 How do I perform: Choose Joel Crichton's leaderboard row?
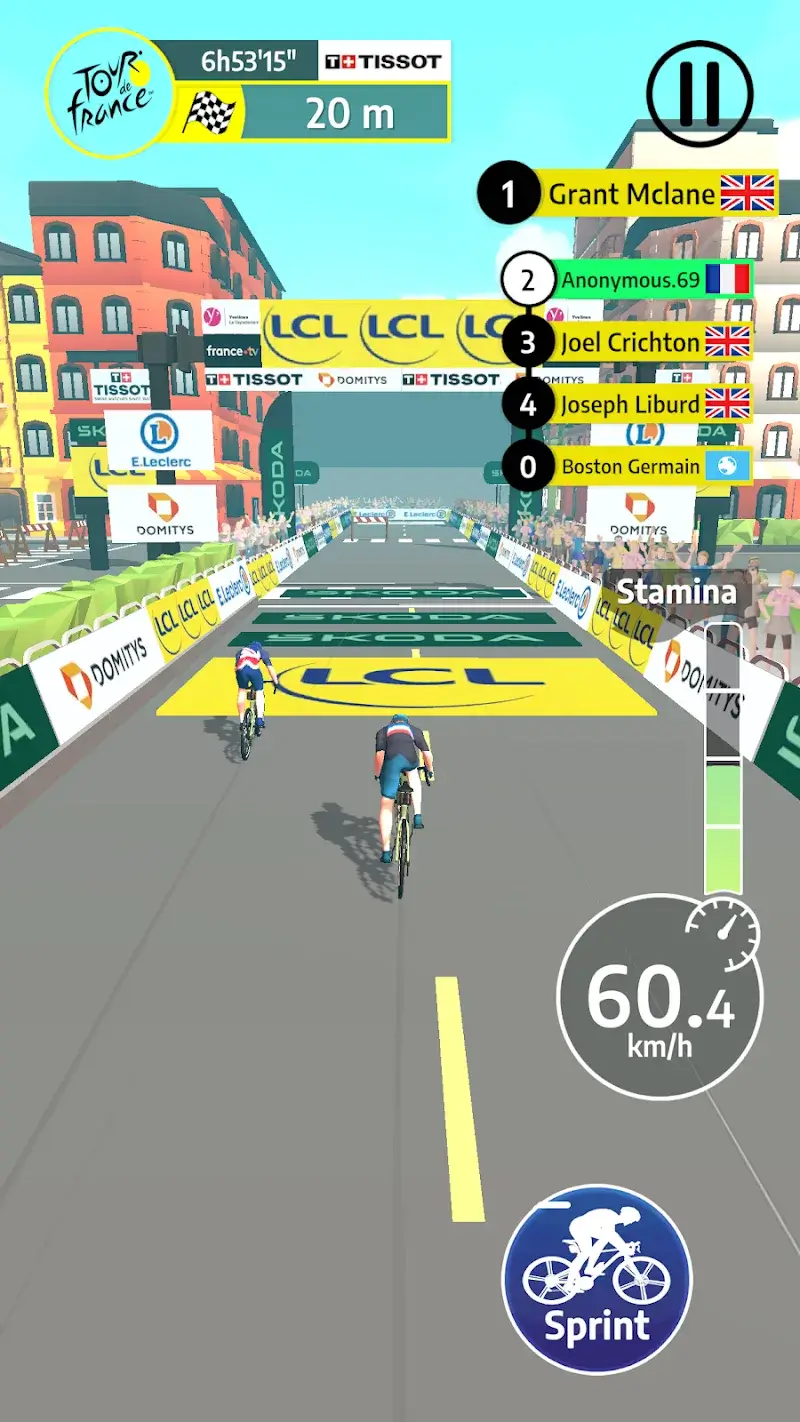point(630,343)
